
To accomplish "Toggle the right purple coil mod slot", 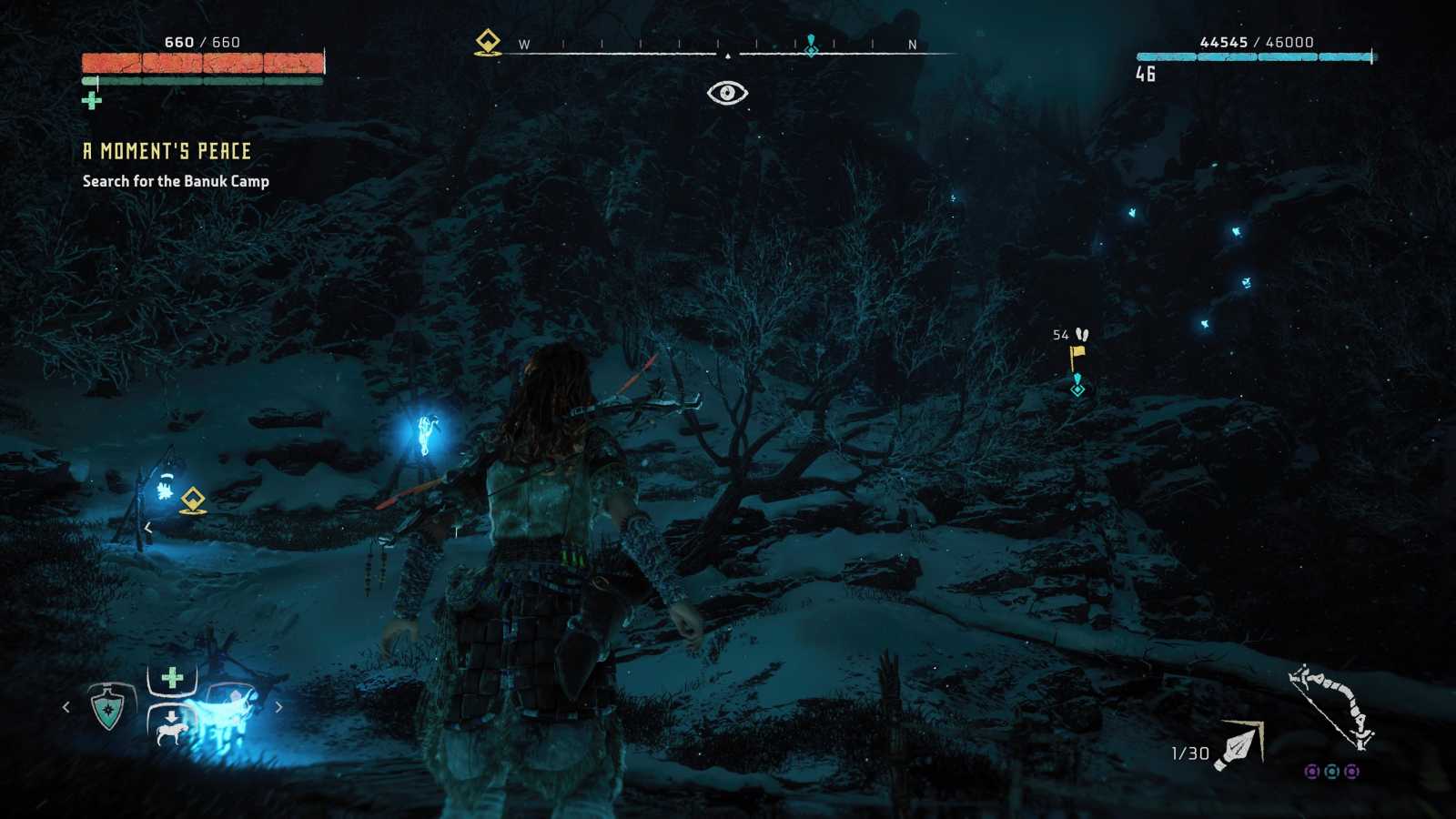I will [x=1352, y=772].
